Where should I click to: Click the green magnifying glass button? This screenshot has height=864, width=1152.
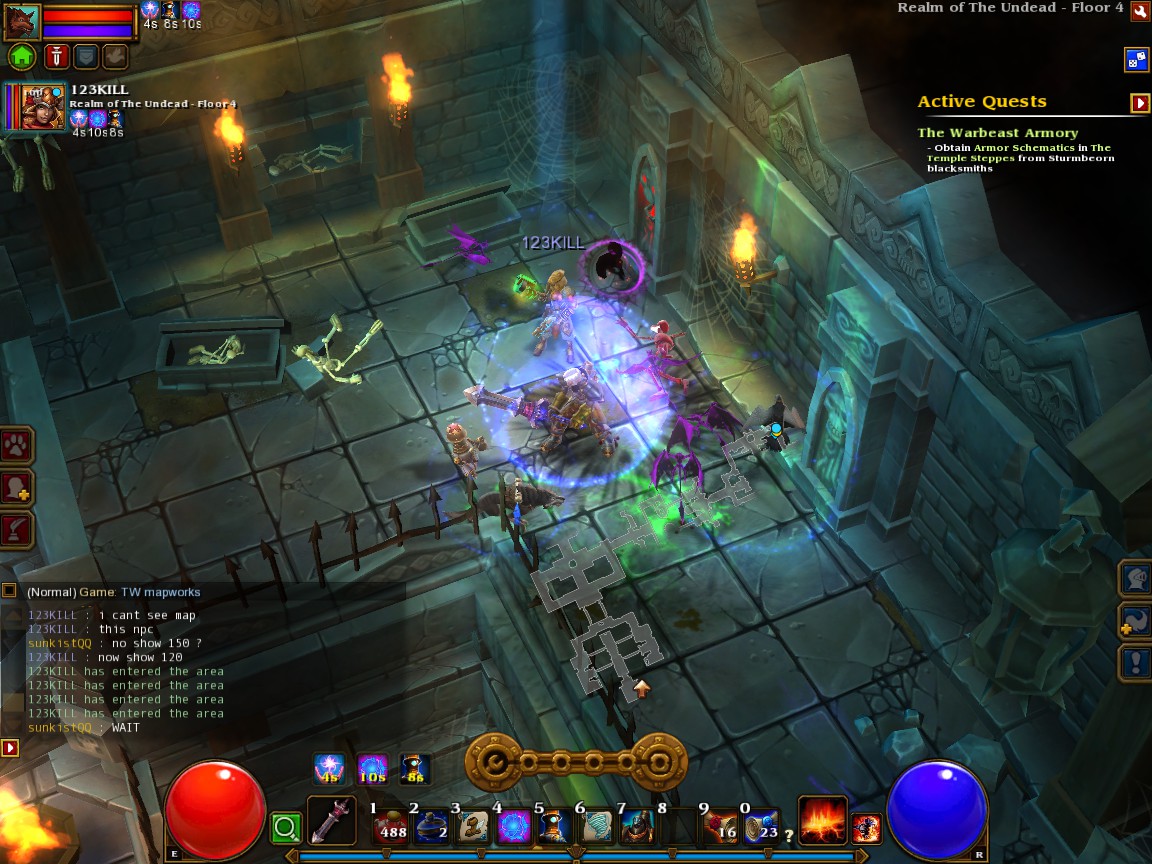click(x=286, y=827)
